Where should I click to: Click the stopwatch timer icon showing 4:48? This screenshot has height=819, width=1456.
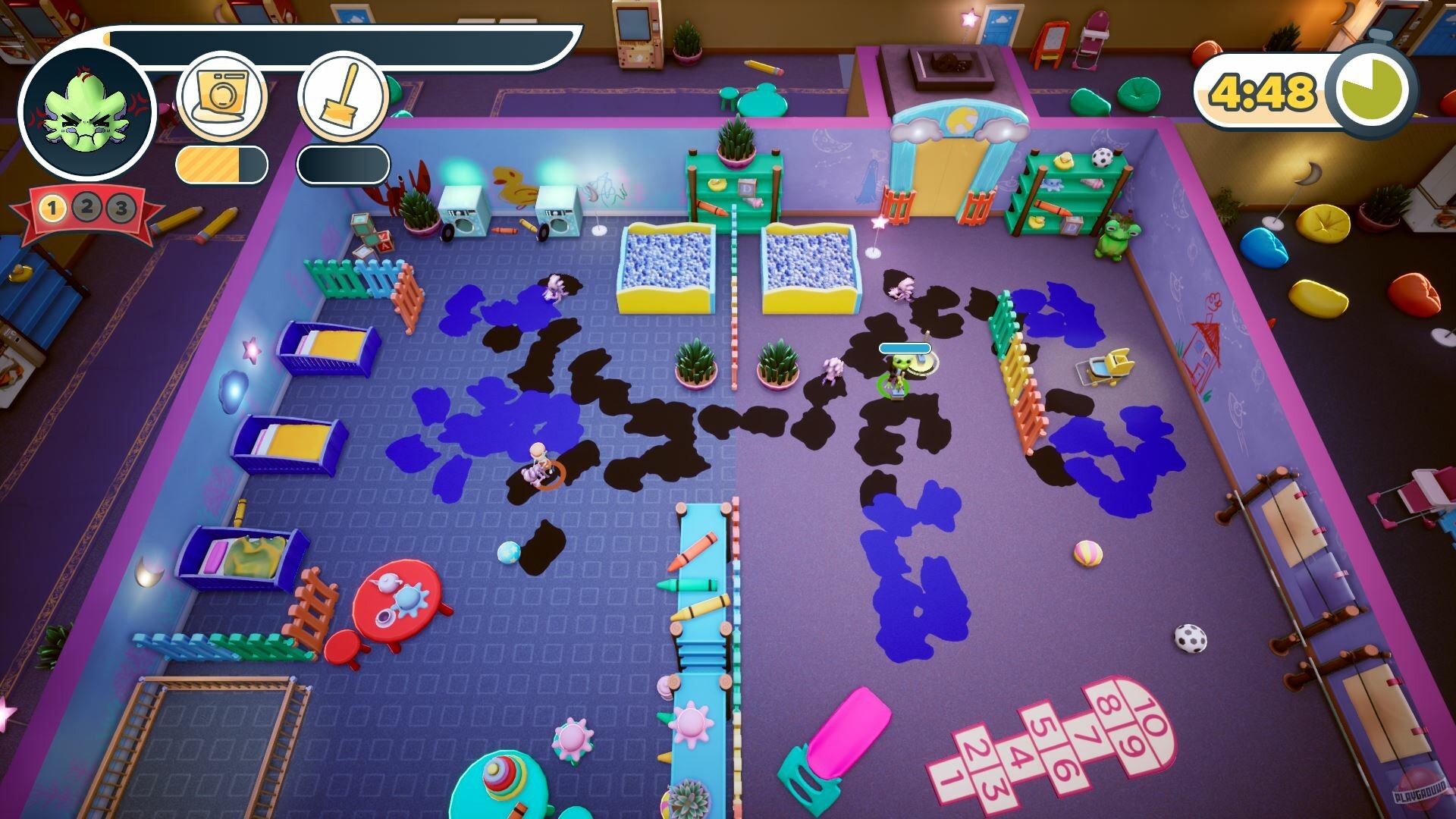[x=1371, y=89]
